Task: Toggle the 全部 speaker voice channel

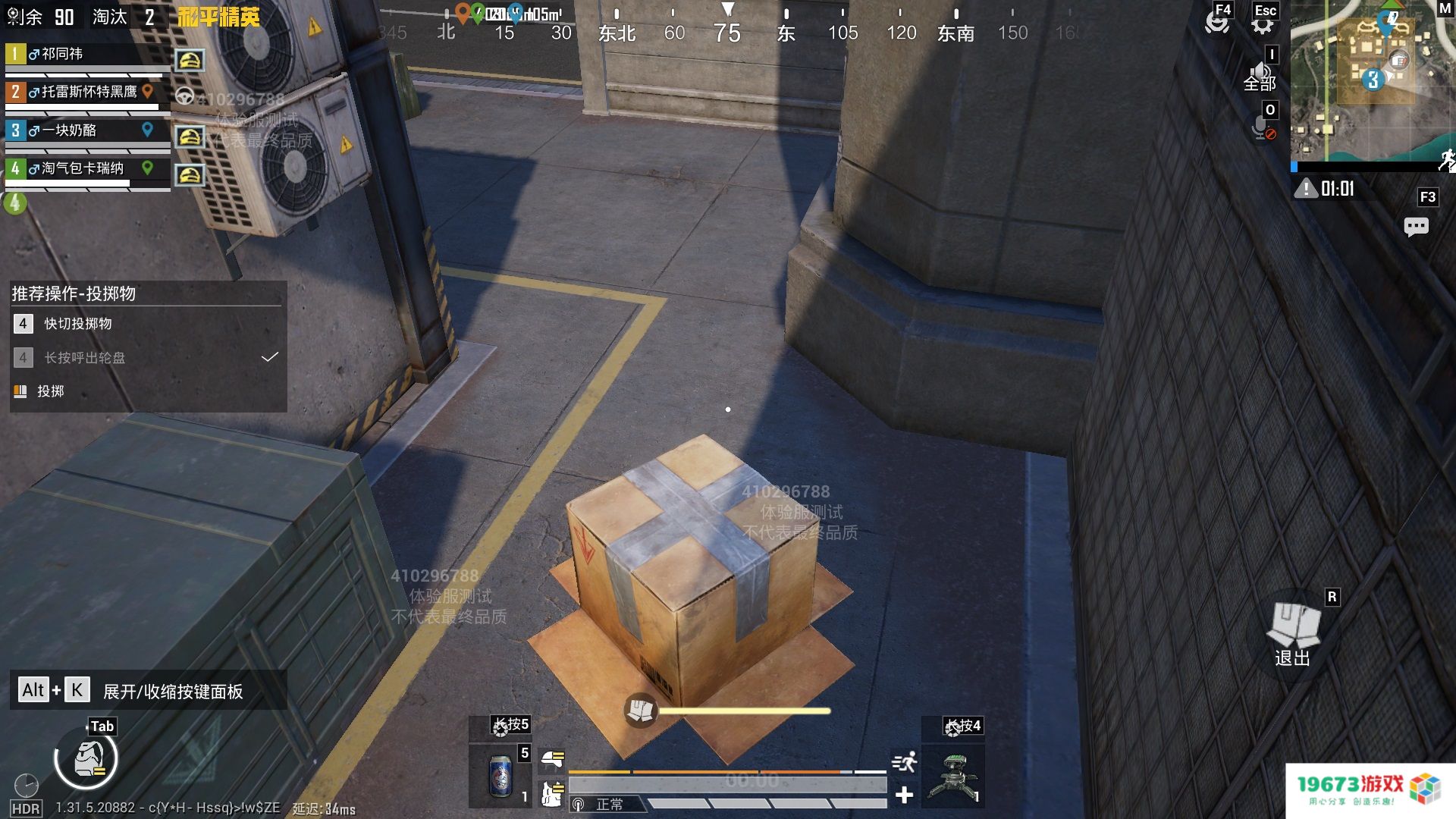Action: point(1260,77)
